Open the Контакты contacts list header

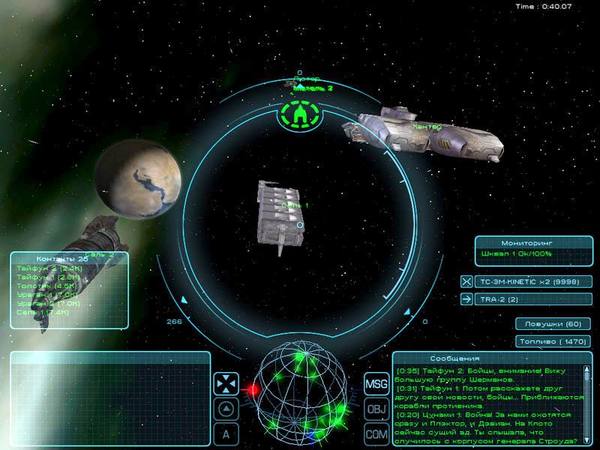[x=70, y=258]
